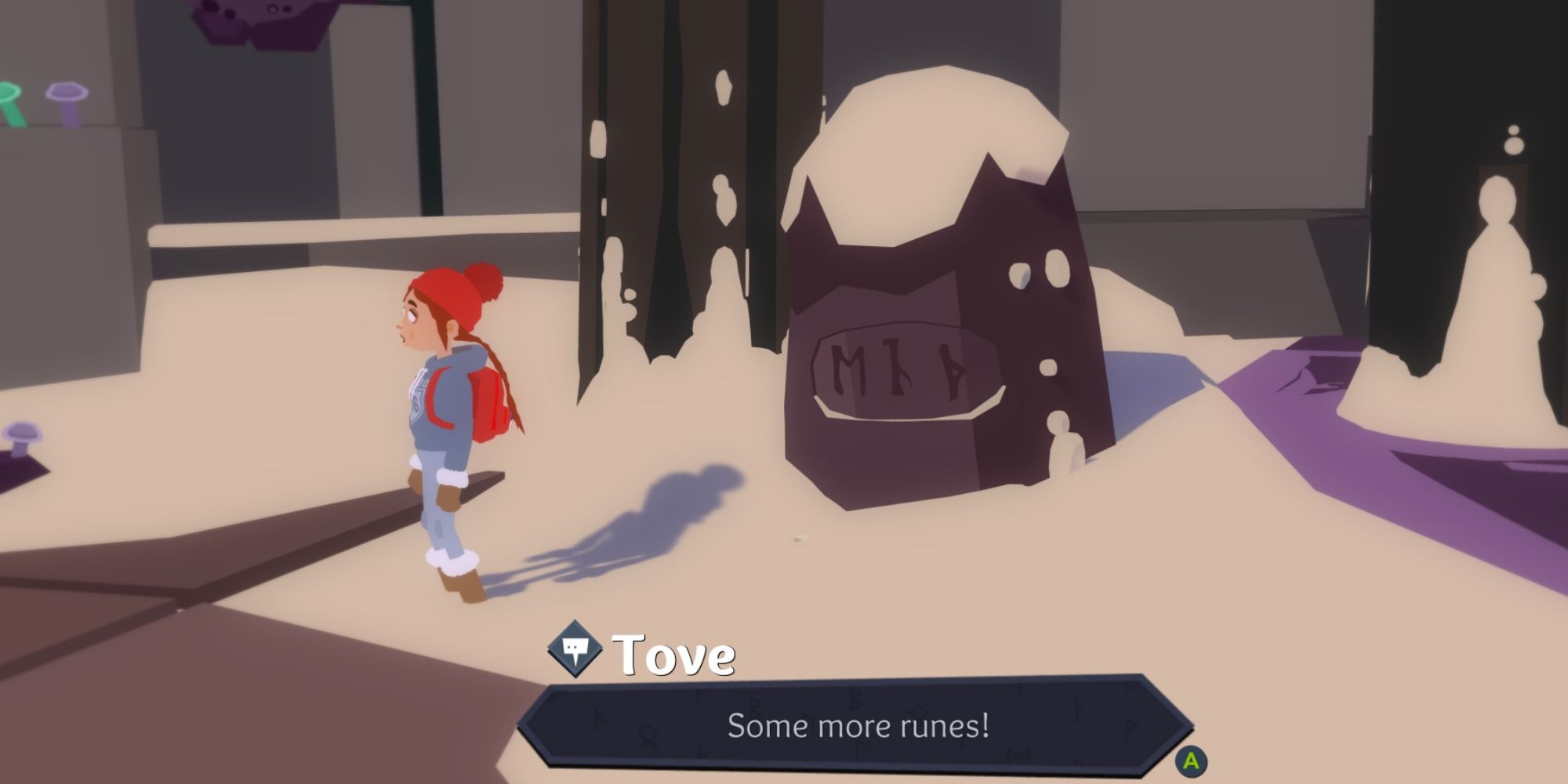Image resolution: width=1568 pixels, height=784 pixels.
Task: Click the dark tree trunk behind Tove
Action: click(690, 157)
